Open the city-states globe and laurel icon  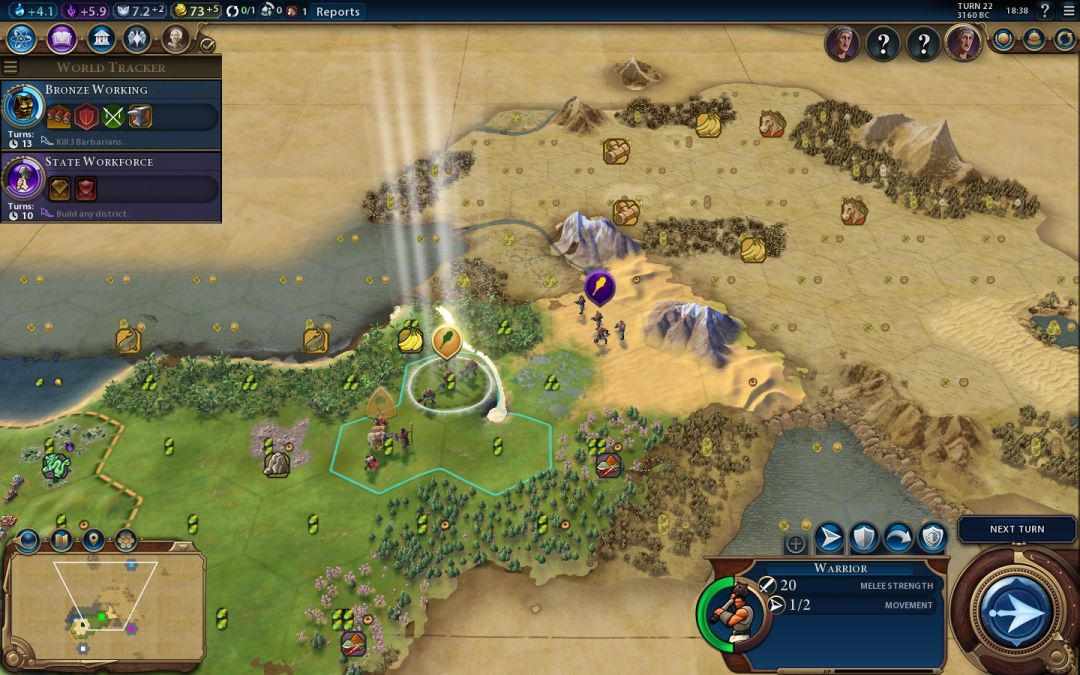coord(1004,40)
